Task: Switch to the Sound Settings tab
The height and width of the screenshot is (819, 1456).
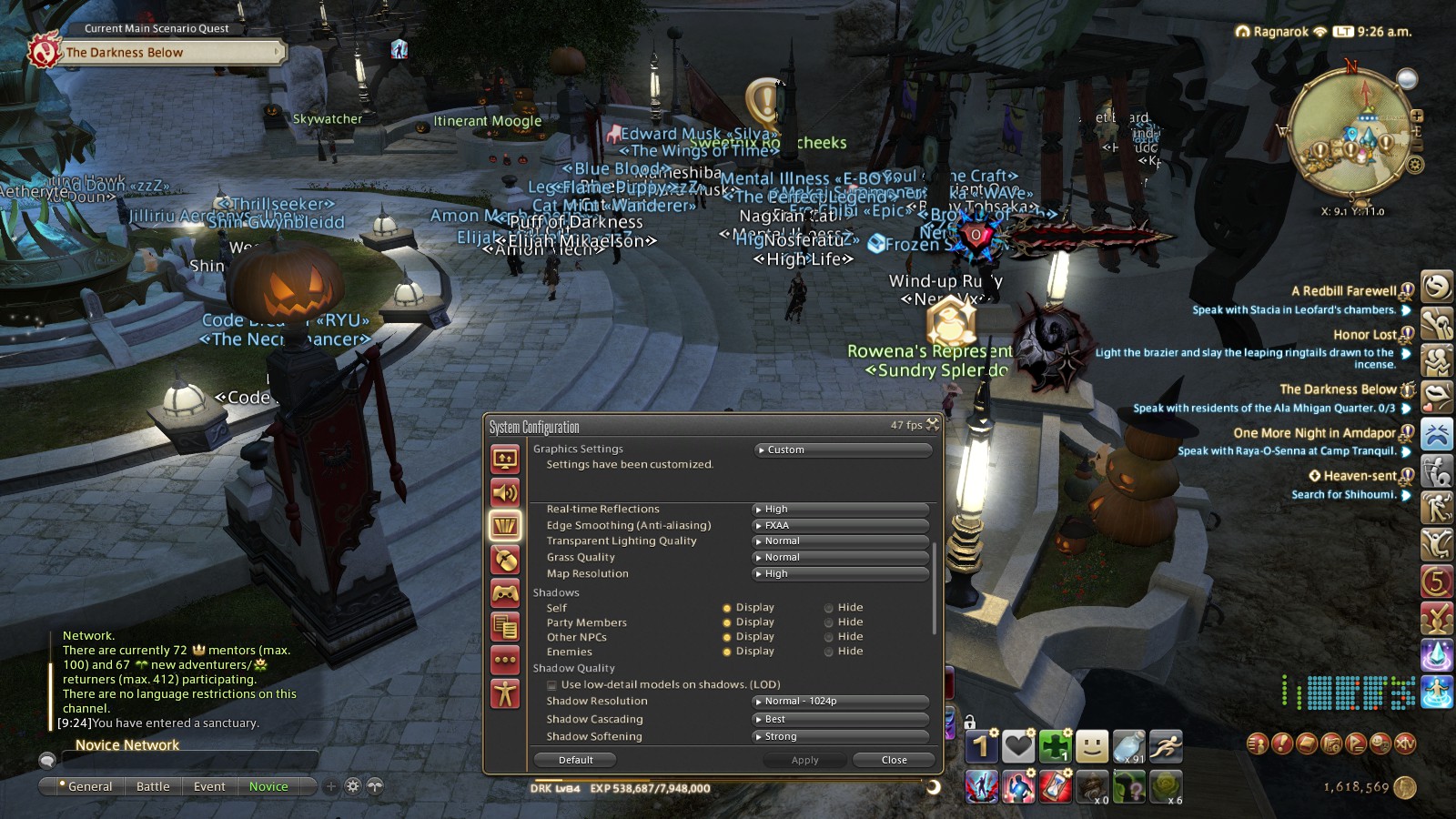Action: (x=505, y=492)
